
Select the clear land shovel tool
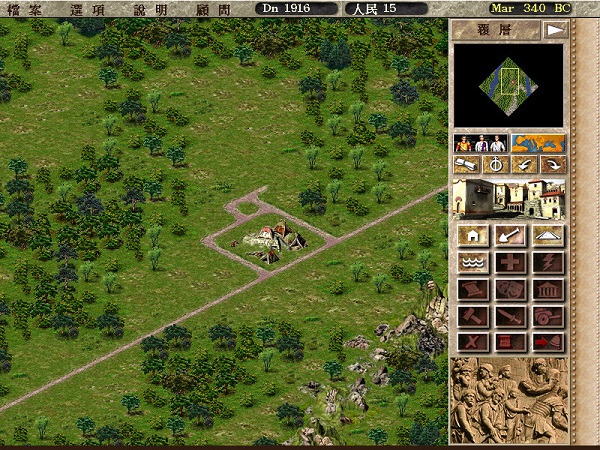(509, 236)
